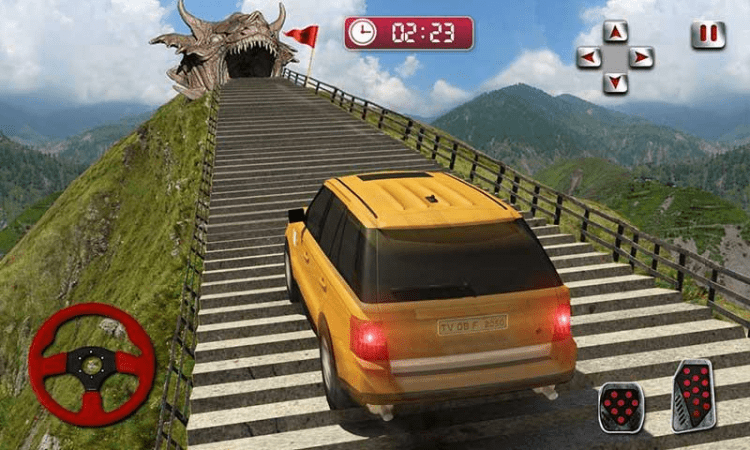Viewport: 750px width, 450px height.
Task: Click the up arrow on the directional pad
Action: [616, 32]
